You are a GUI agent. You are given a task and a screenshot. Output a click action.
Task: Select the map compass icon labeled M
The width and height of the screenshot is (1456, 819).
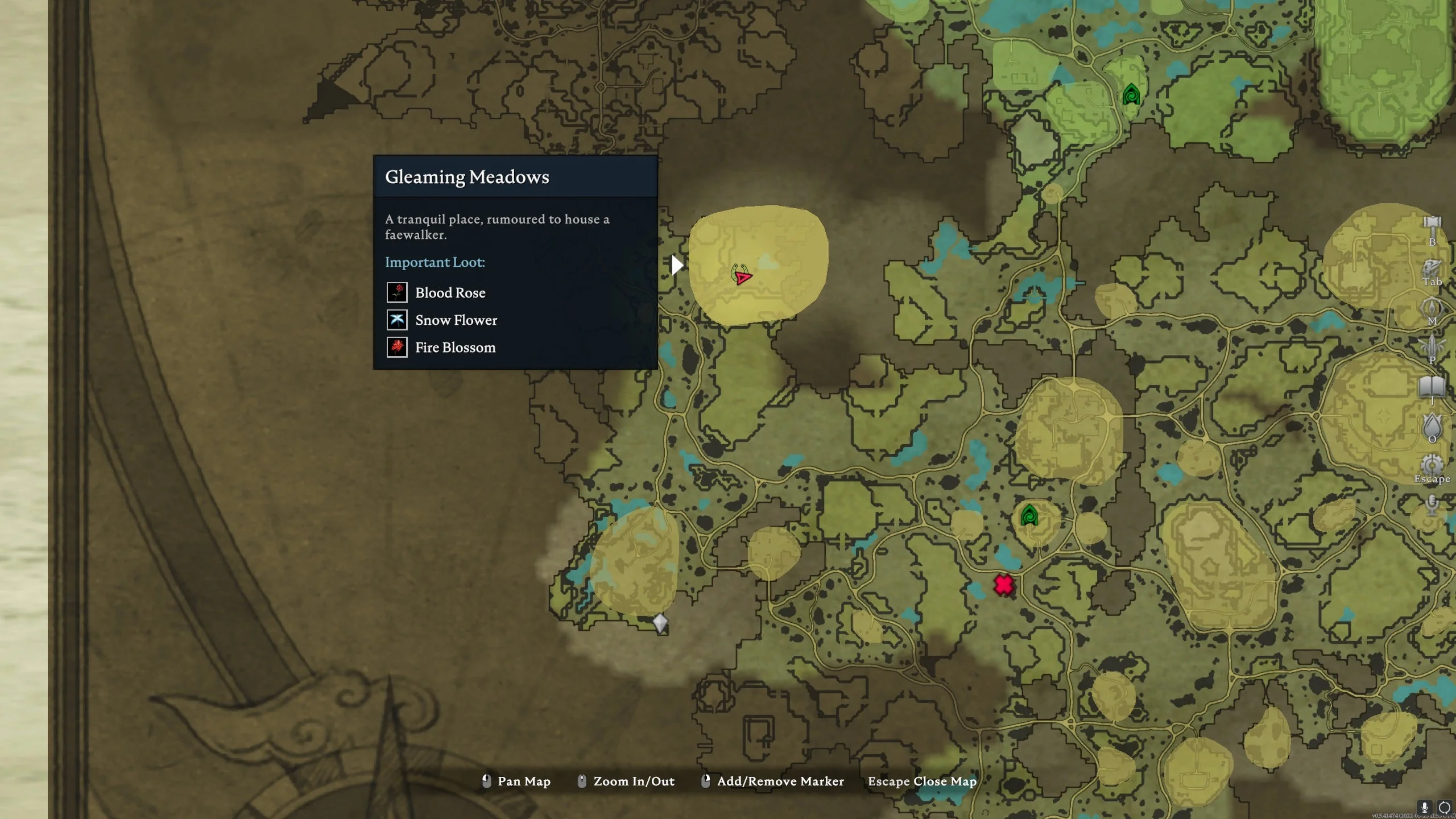click(1432, 306)
